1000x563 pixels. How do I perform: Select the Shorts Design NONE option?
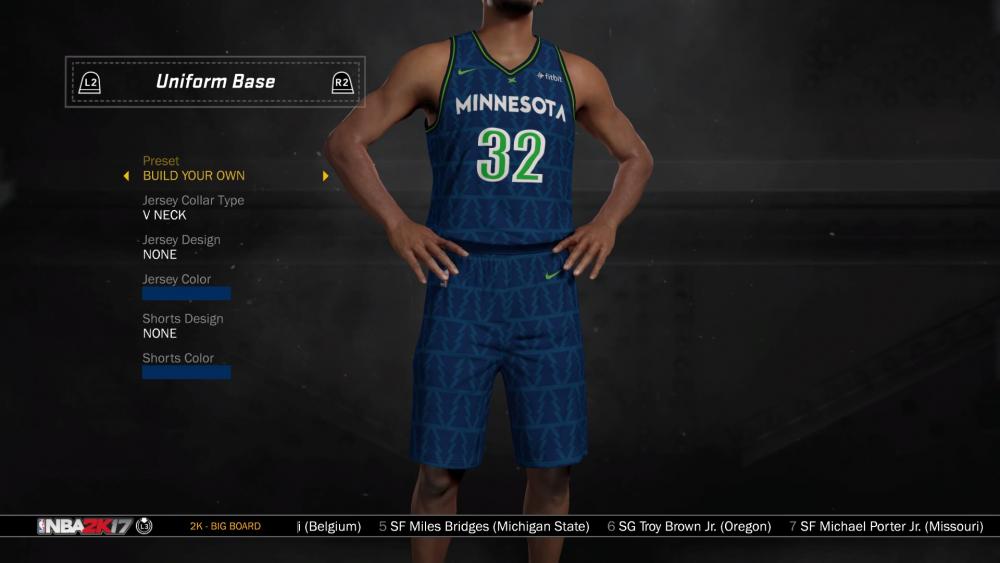160,333
